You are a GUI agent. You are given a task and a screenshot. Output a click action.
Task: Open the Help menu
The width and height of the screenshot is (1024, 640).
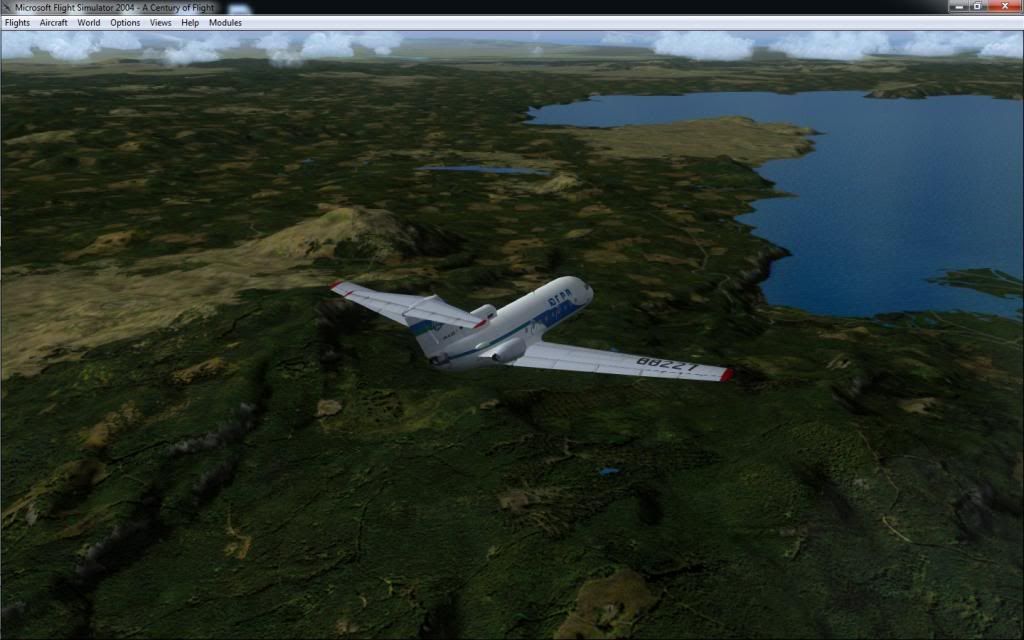coord(190,22)
